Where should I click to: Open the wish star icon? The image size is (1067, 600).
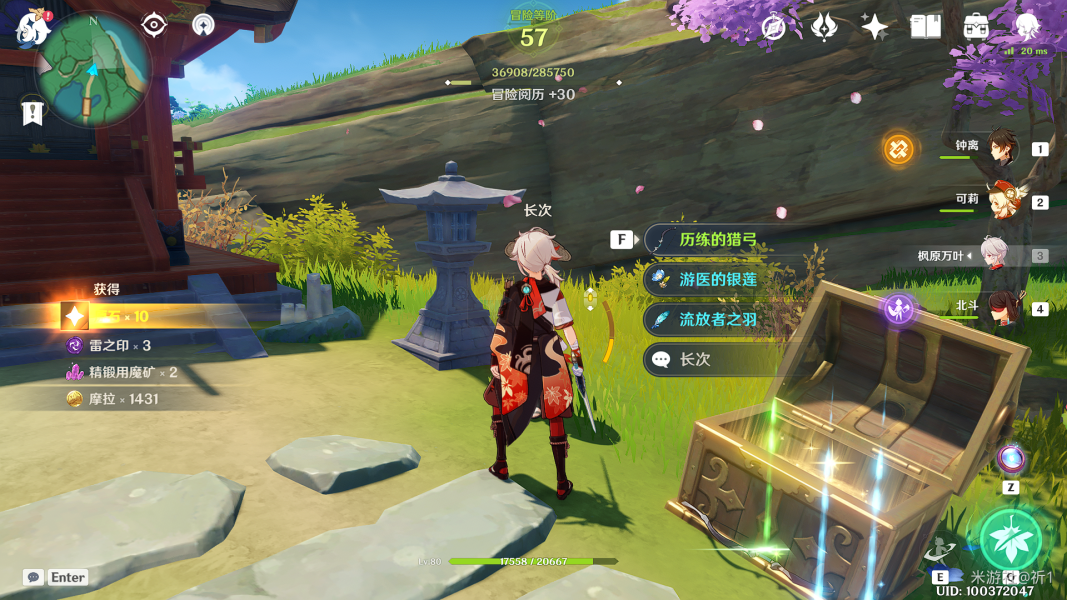tap(874, 27)
